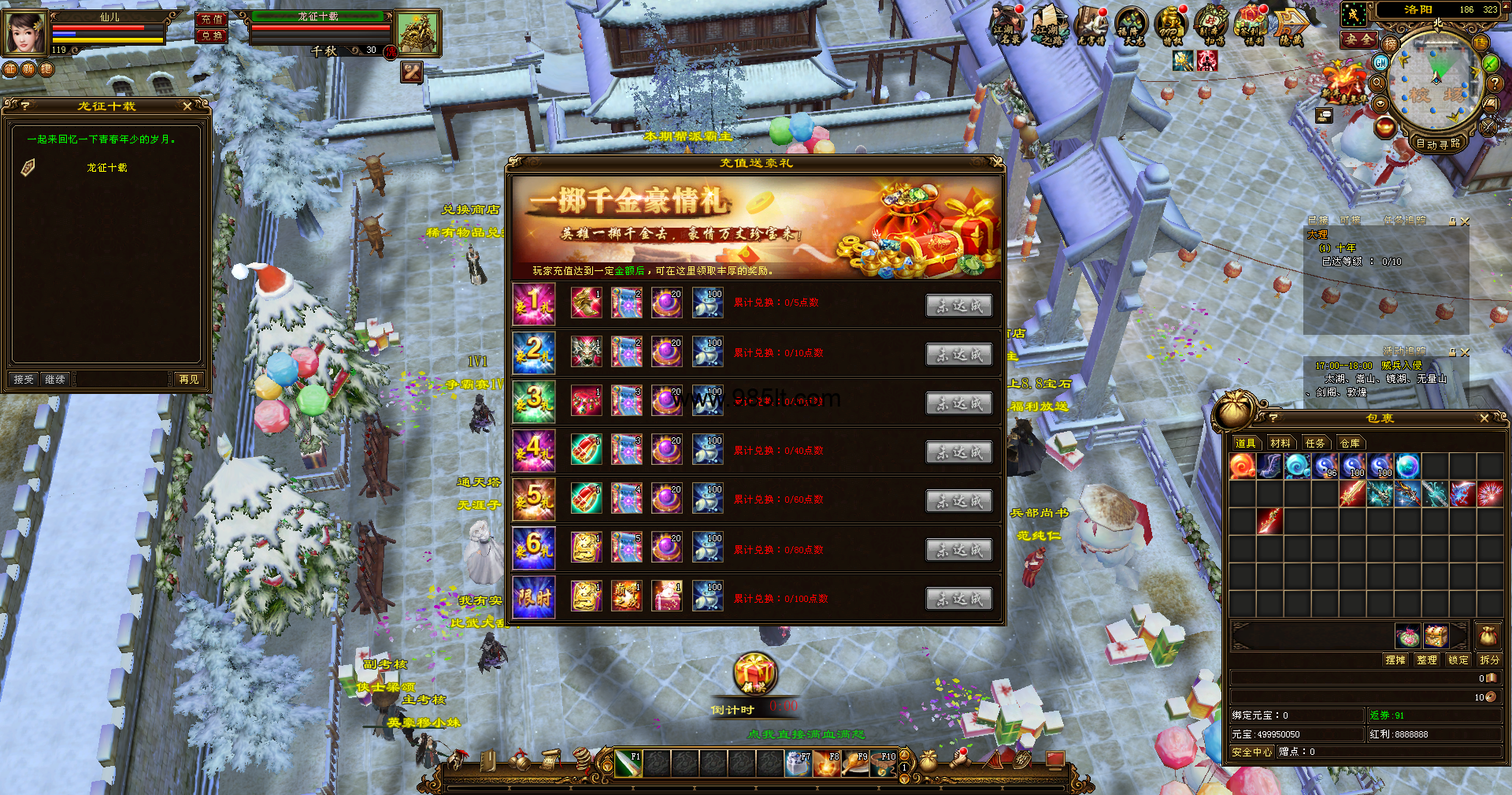Select the 龙征十载 dialogue option
This screenshot has width=1512, height=795.
(x=107, y=168)
